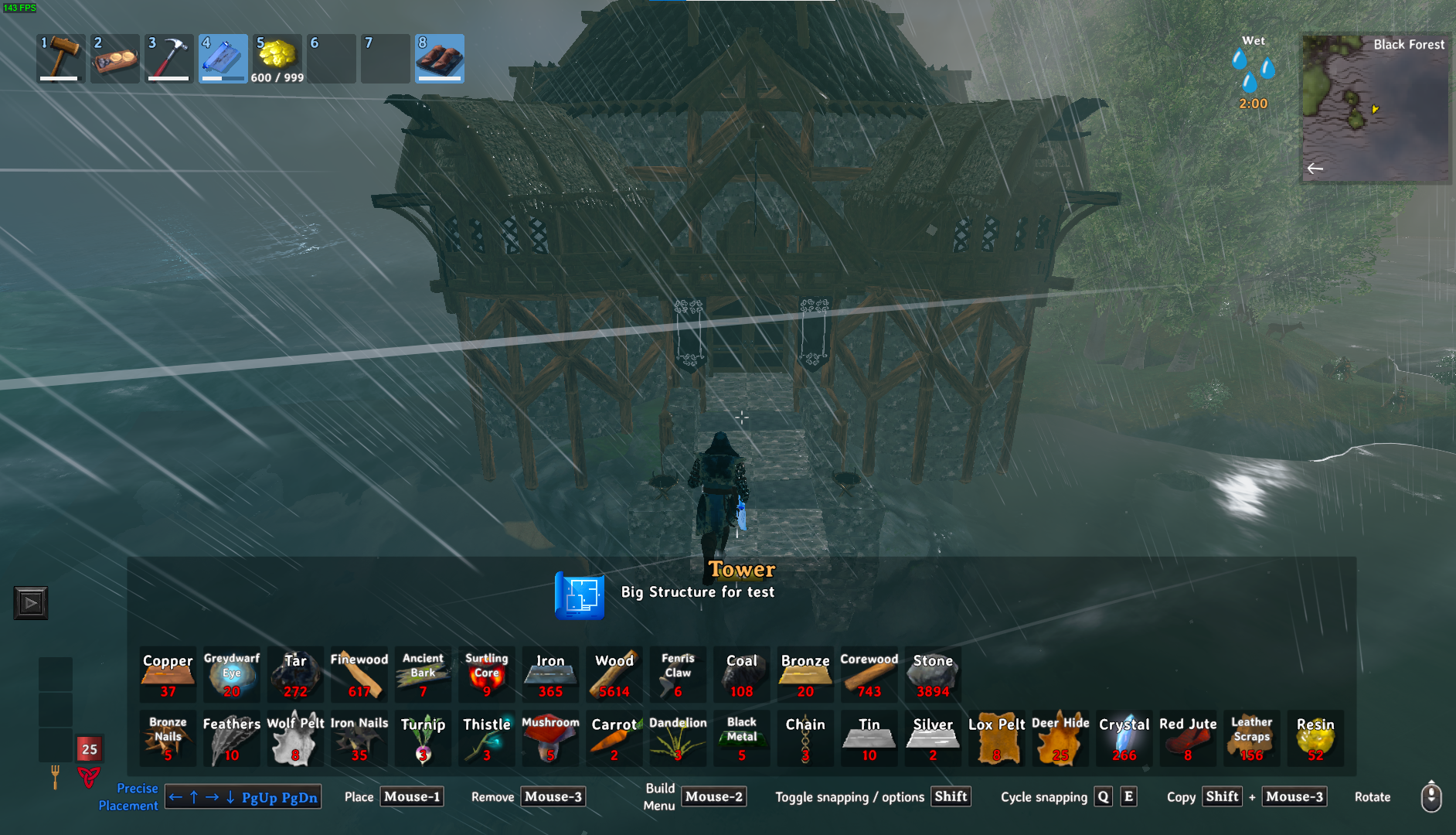Click the arrow on the minimap
The width and height of the screenshot is (1456, 835).
click(1315, 168)
